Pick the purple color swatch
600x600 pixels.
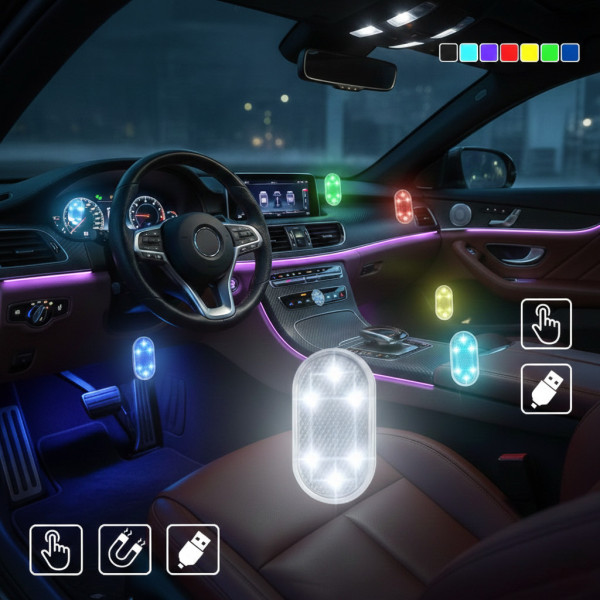pos(488,52)
